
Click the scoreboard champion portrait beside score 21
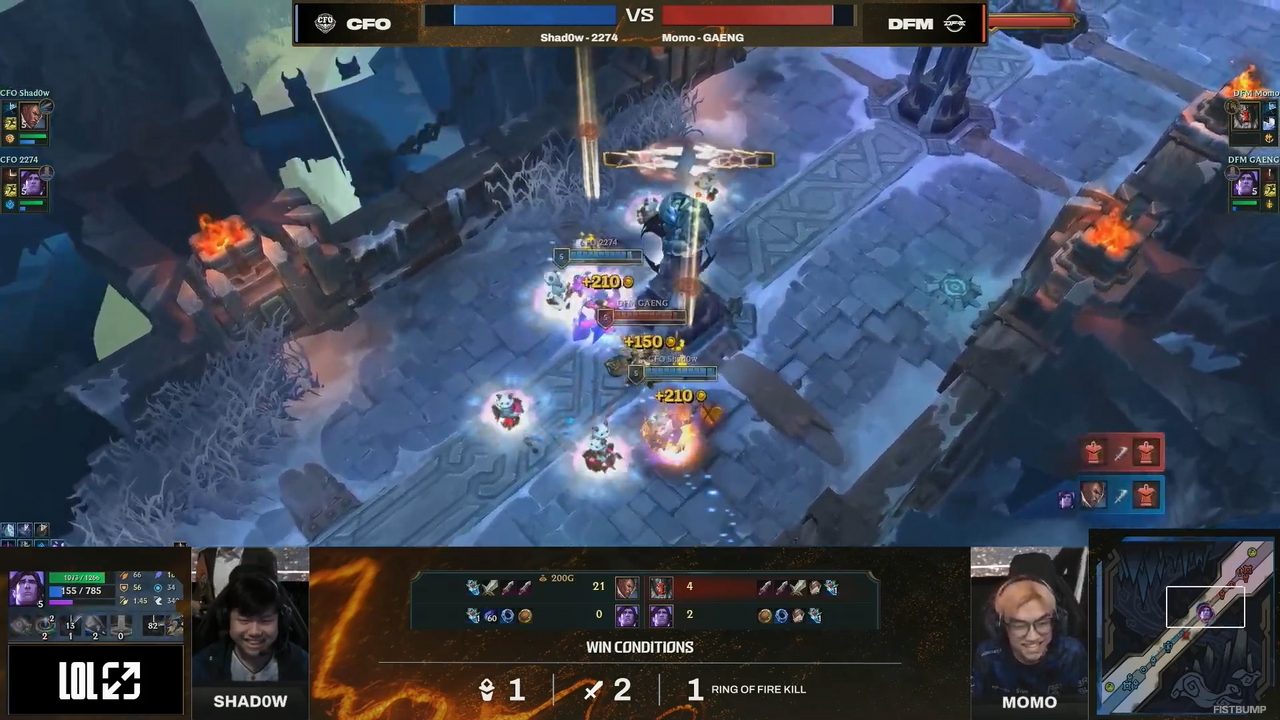tap(627, 588)
